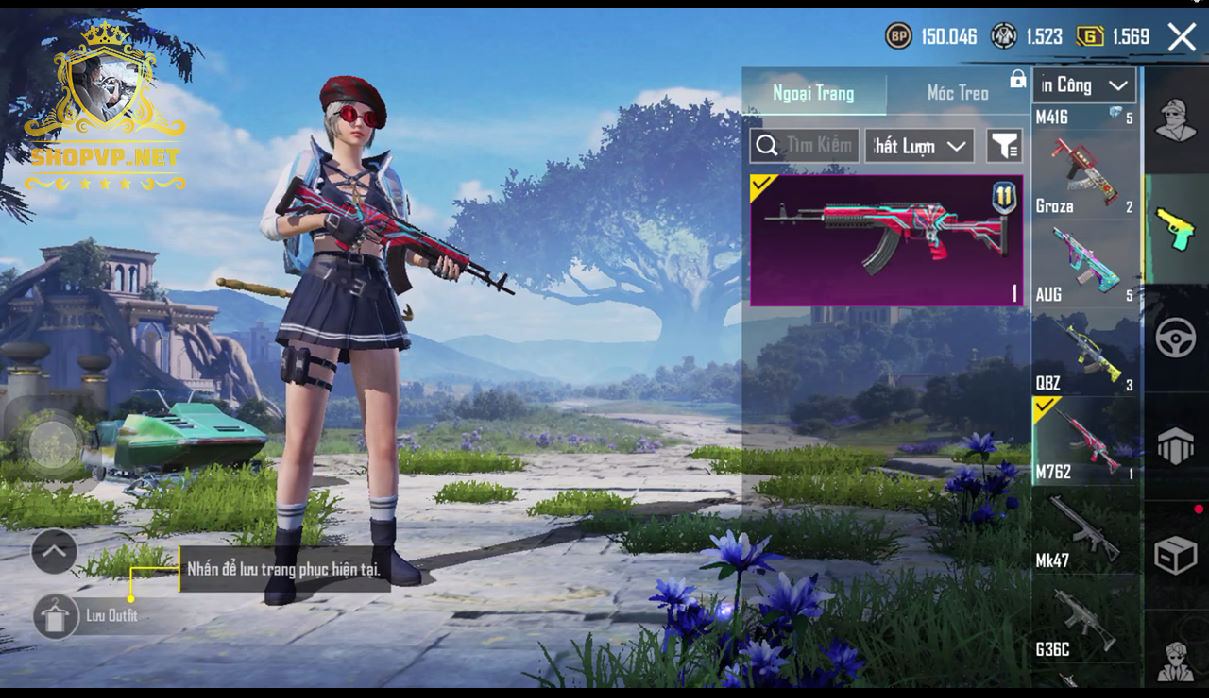Select the red M762 skin card
The width and height of the screenshot is (1209, 698).
coord(886,240)
